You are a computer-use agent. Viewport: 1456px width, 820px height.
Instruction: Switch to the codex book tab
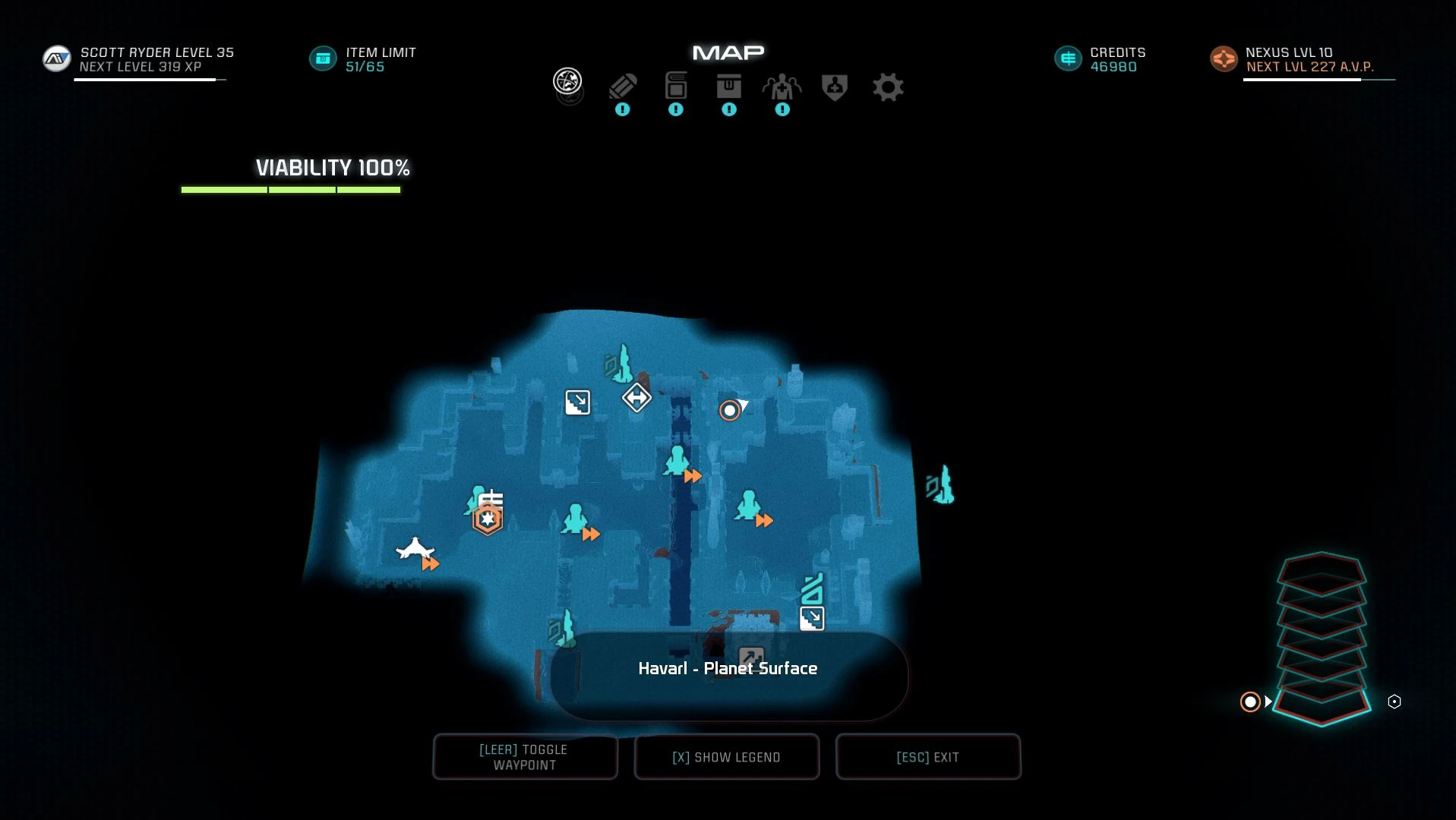click(x=676, y=87)
